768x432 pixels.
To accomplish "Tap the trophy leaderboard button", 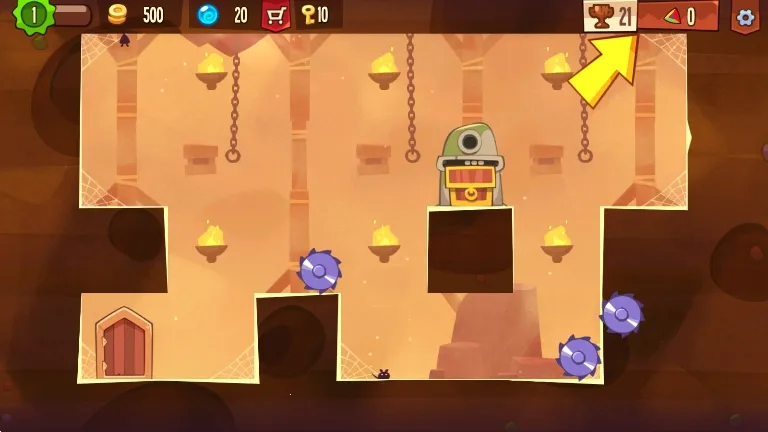I will [x=610, y=16].
